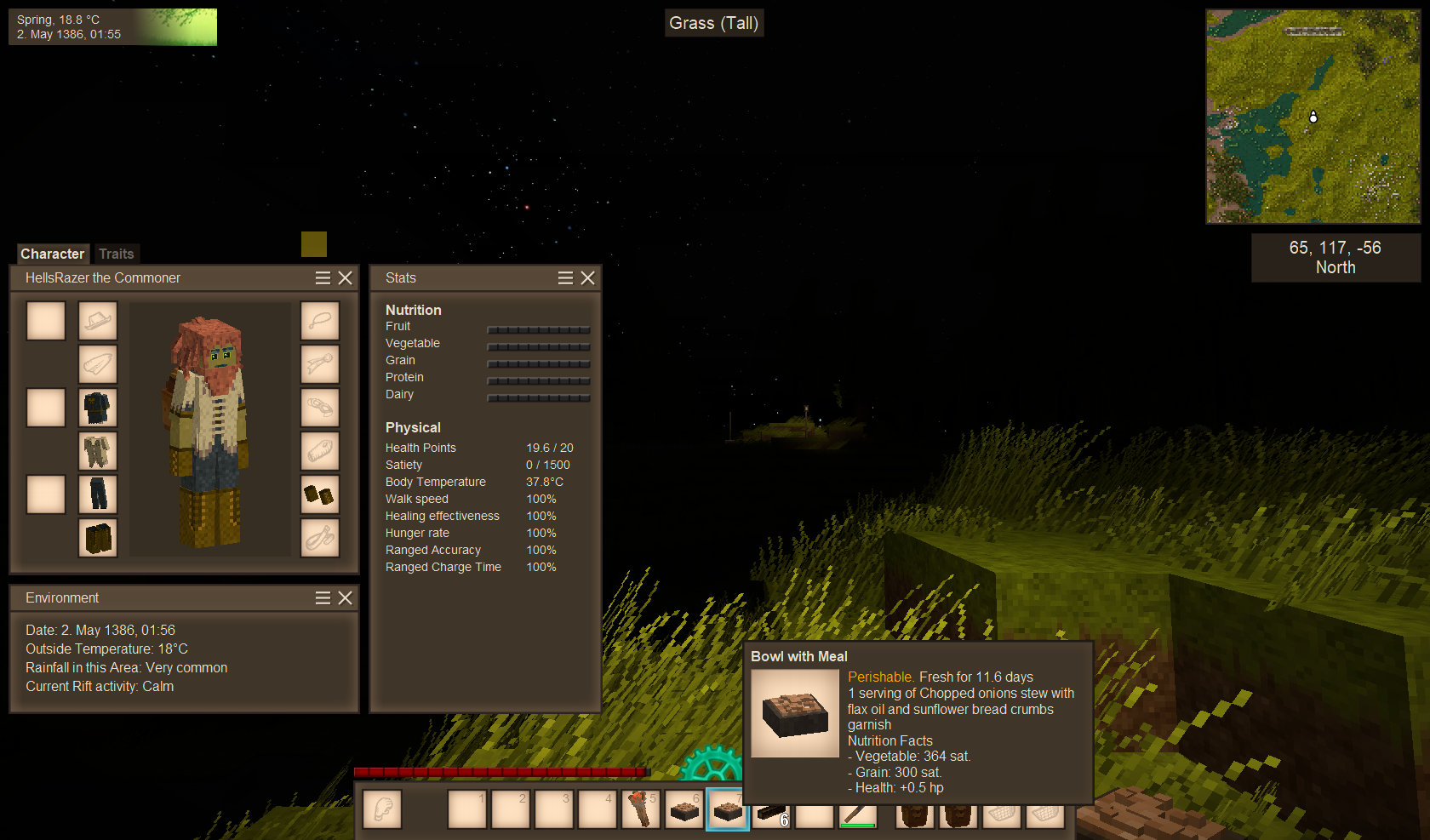
Task: Click the empty hat equipment slot
Action: tap(98, 321)
